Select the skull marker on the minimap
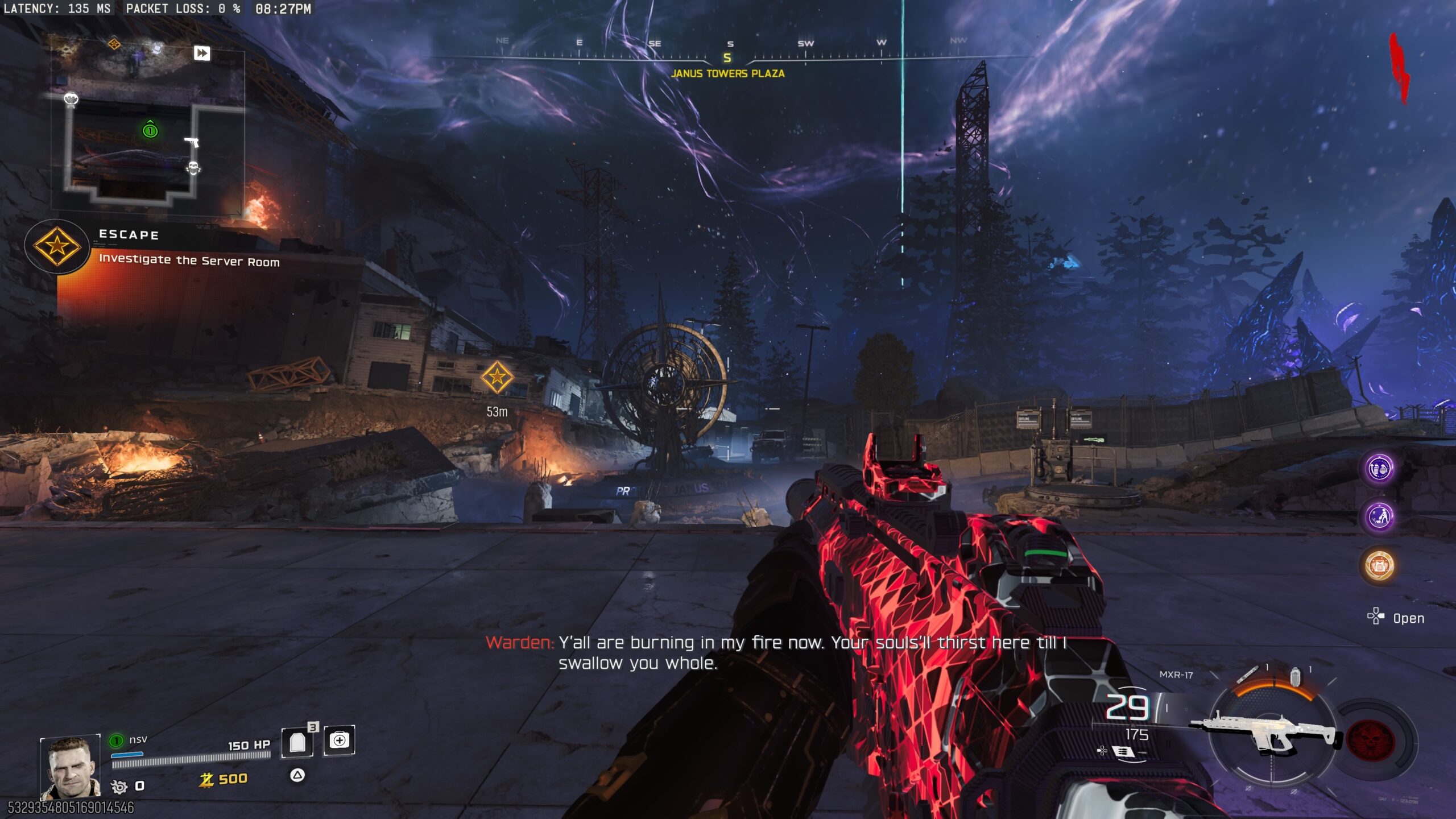 193,168
